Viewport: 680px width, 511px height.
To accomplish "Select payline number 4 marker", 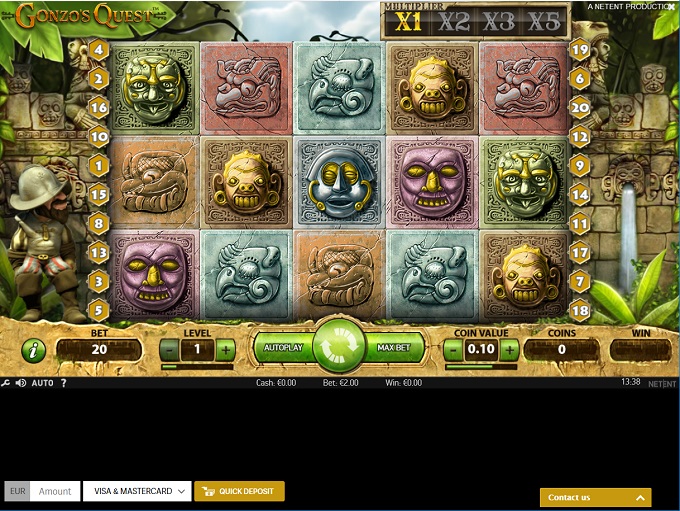I will point(98,49).
